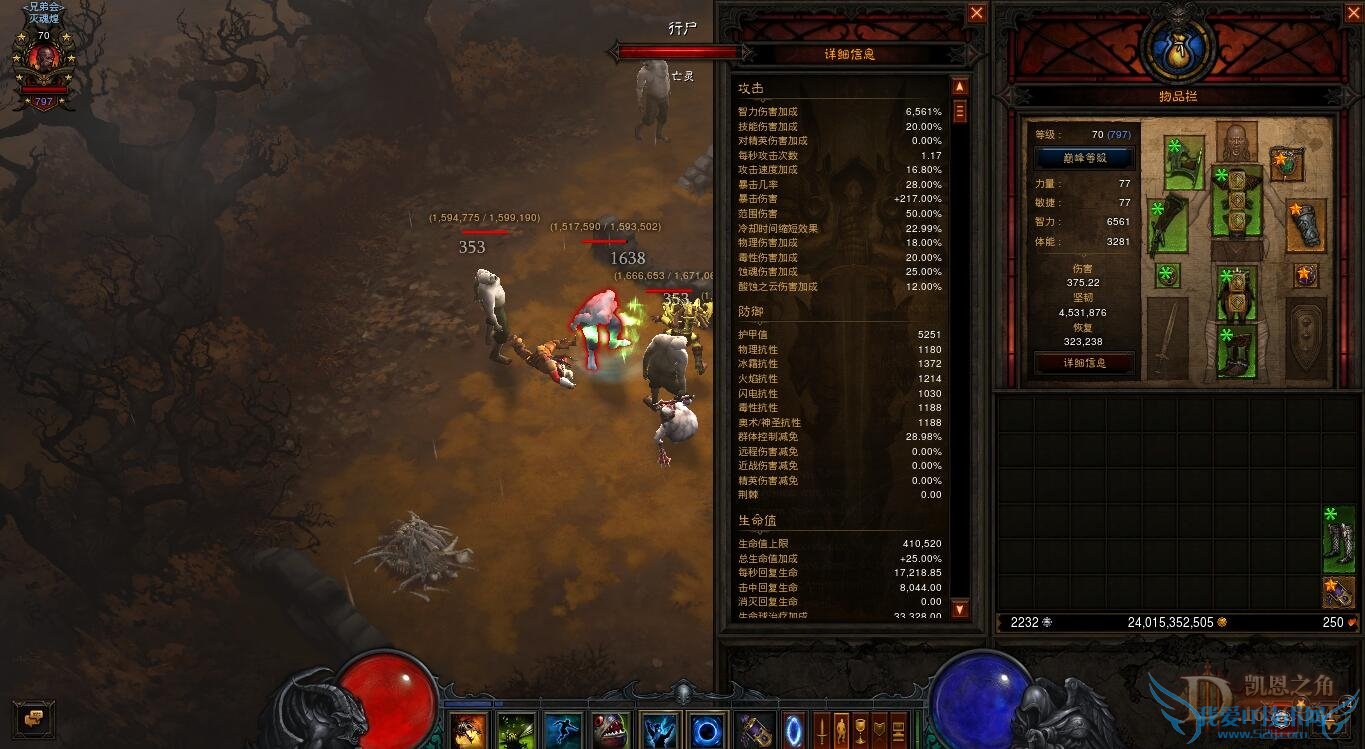1365x749 pixels.
Task: Open the Paragon levels (巅峰等级) button
Action: click(1084, 158)
